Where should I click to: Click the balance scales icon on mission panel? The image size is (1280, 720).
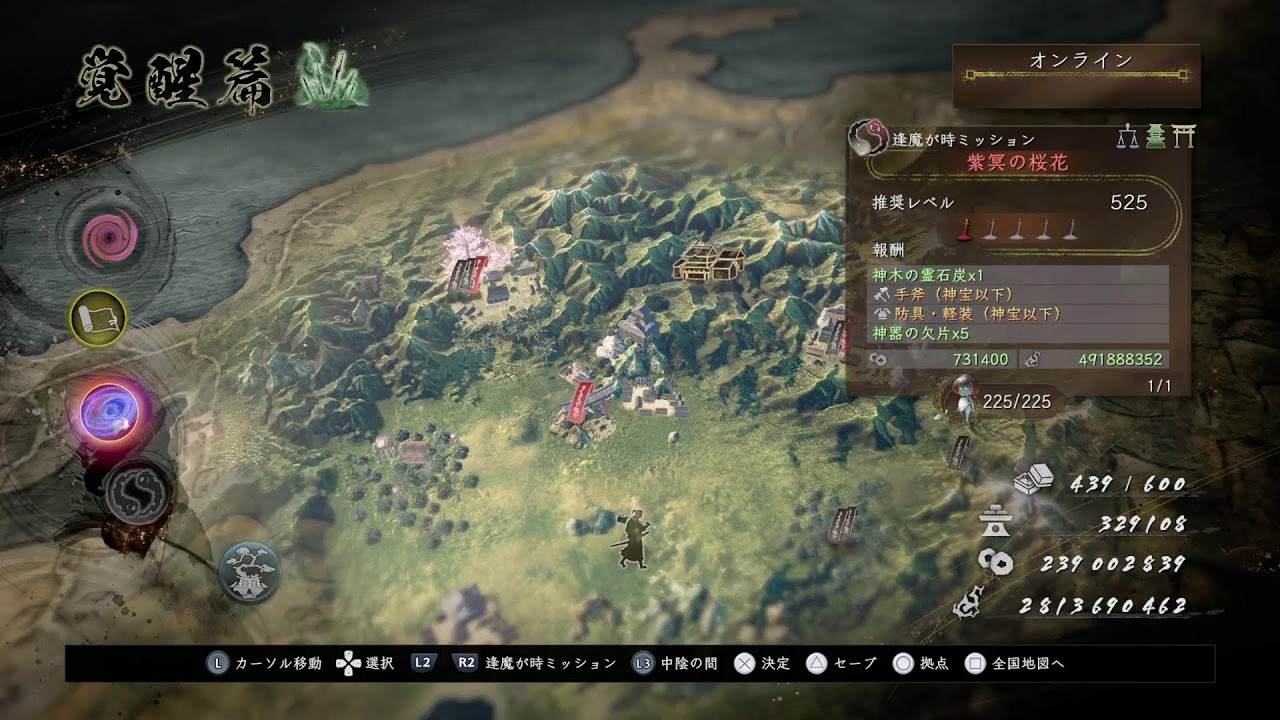click(x=1129, y=136)
